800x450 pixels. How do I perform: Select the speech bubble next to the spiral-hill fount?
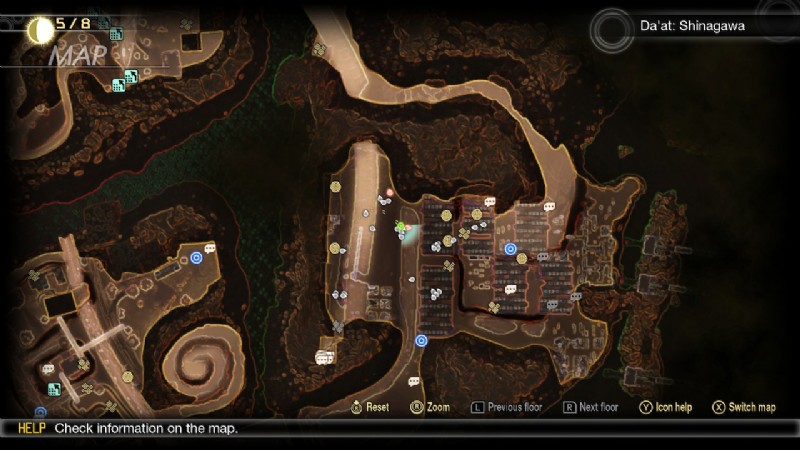[210, 248]
